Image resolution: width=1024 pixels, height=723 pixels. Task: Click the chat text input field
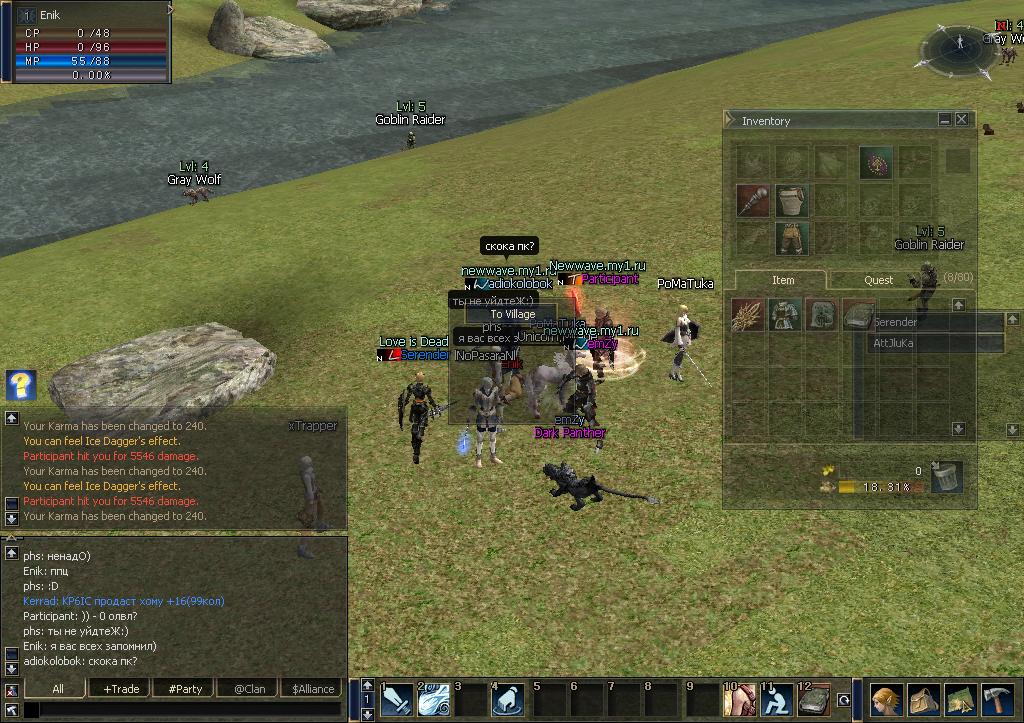[185, 710]
